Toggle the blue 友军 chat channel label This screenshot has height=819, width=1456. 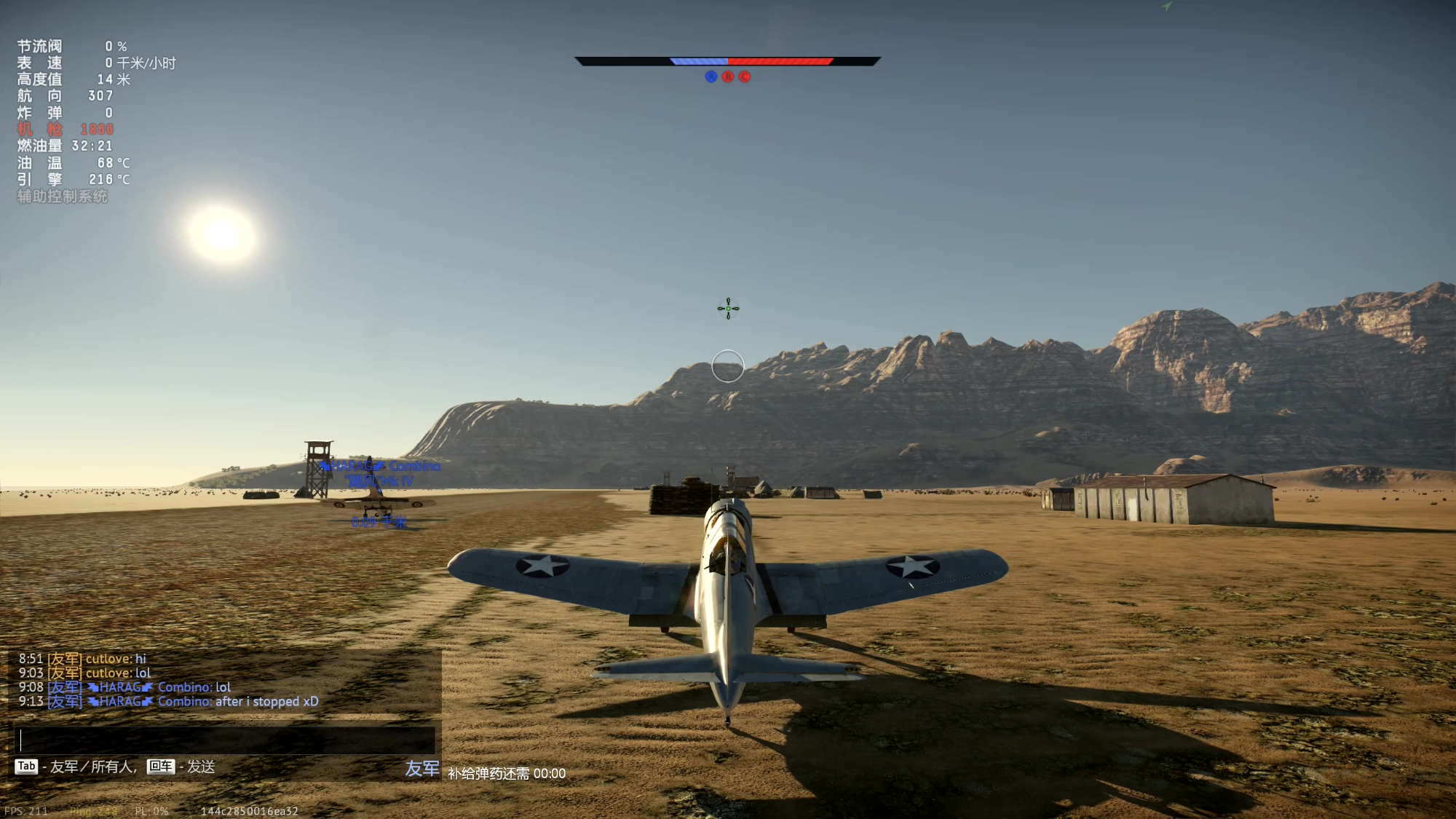pyautogui.click(x=422, y=769)
